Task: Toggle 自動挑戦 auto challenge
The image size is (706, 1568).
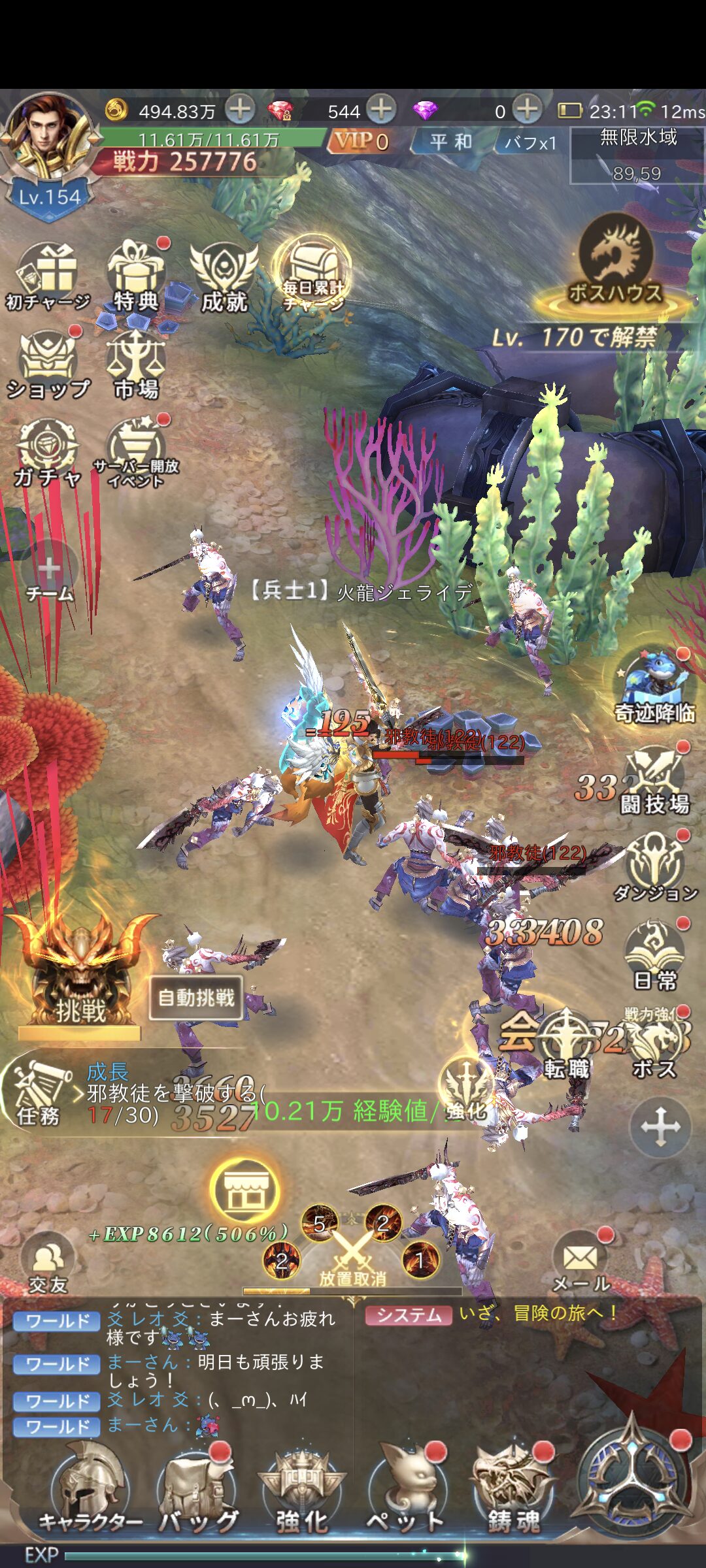Action: (x=196, y=998)
